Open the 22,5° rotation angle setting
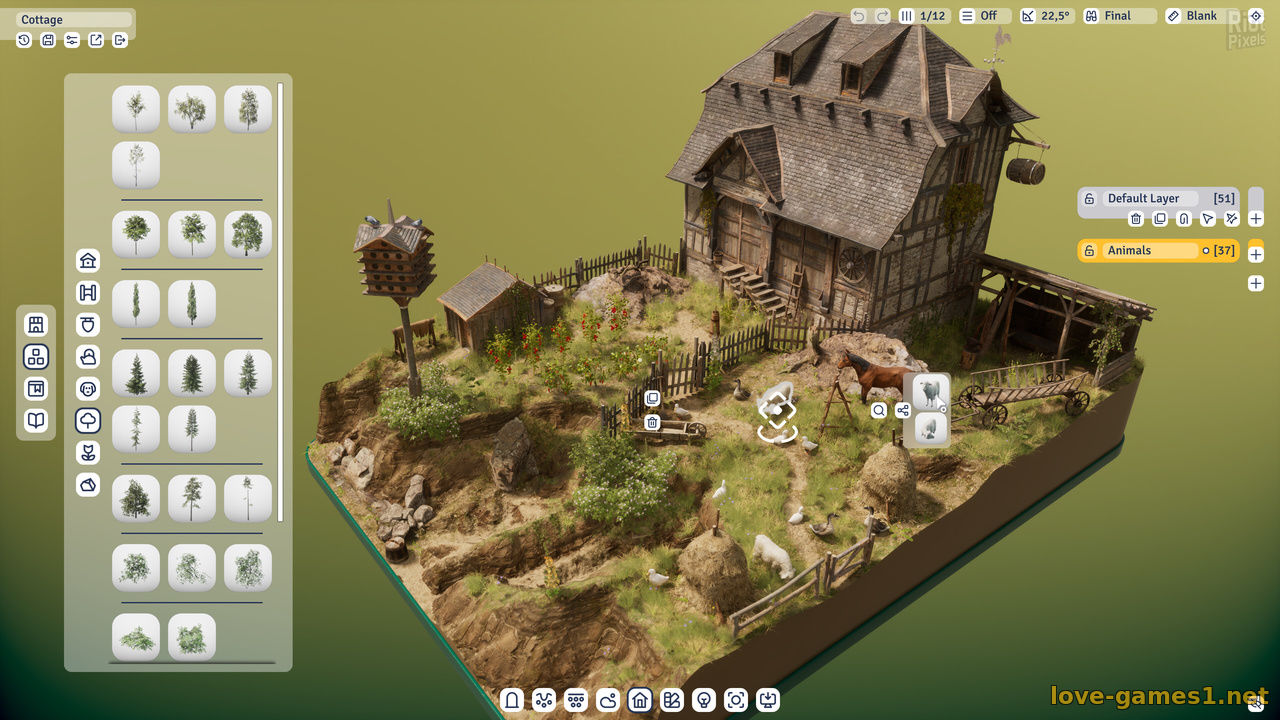 (1046, 16)
